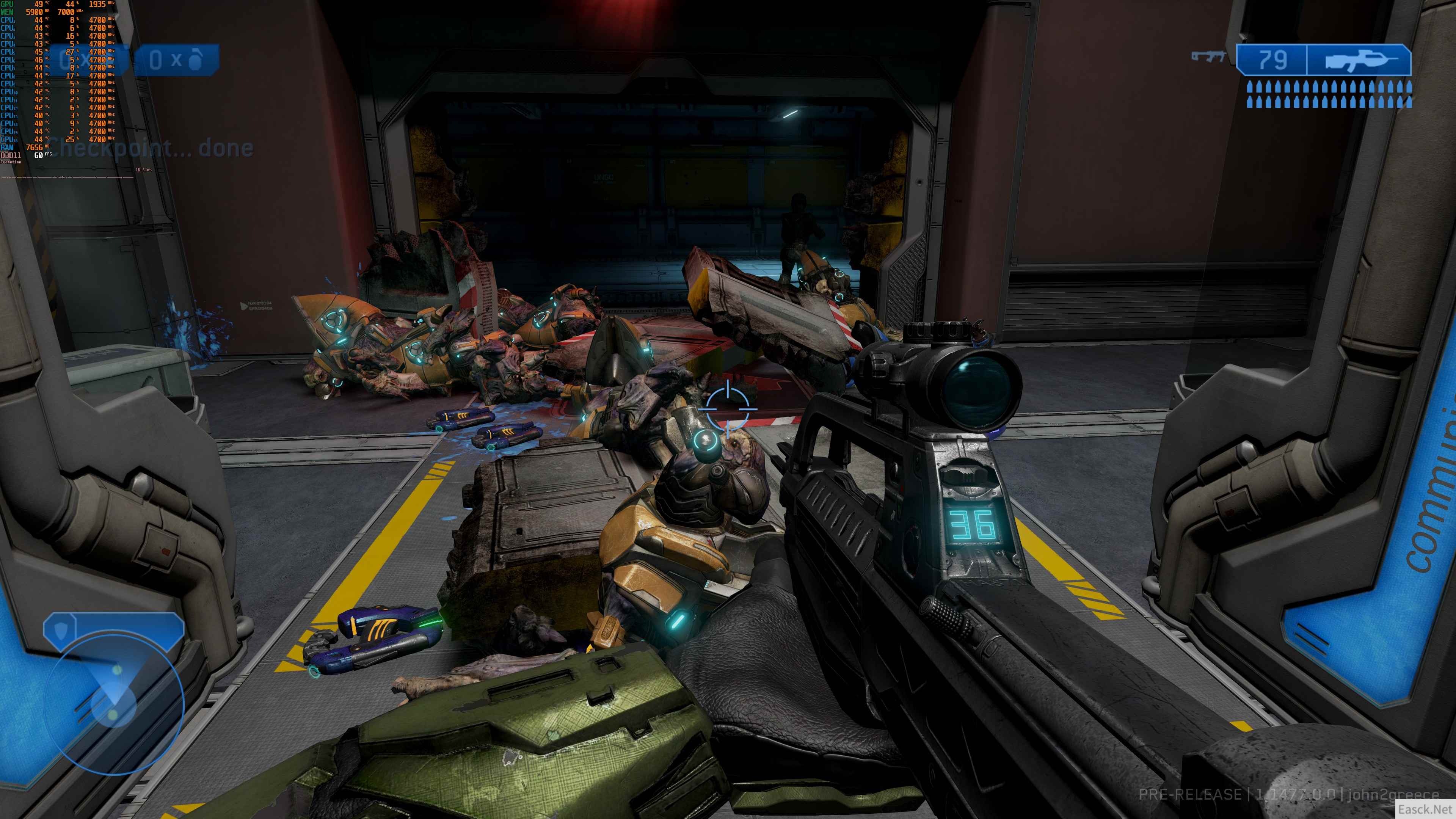The image size is (1456, 819).
Task: Click the circular motion tracker radar
Action: (114, 704)
